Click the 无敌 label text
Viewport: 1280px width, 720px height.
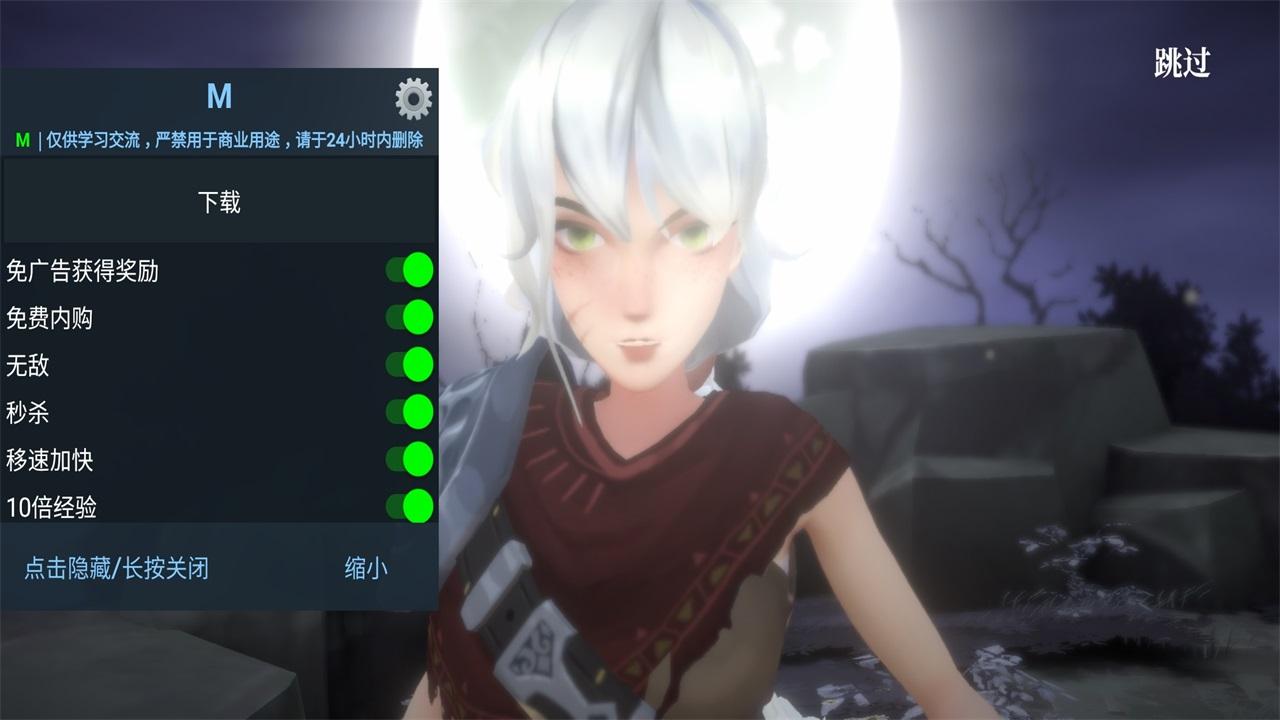pos(29,366)
